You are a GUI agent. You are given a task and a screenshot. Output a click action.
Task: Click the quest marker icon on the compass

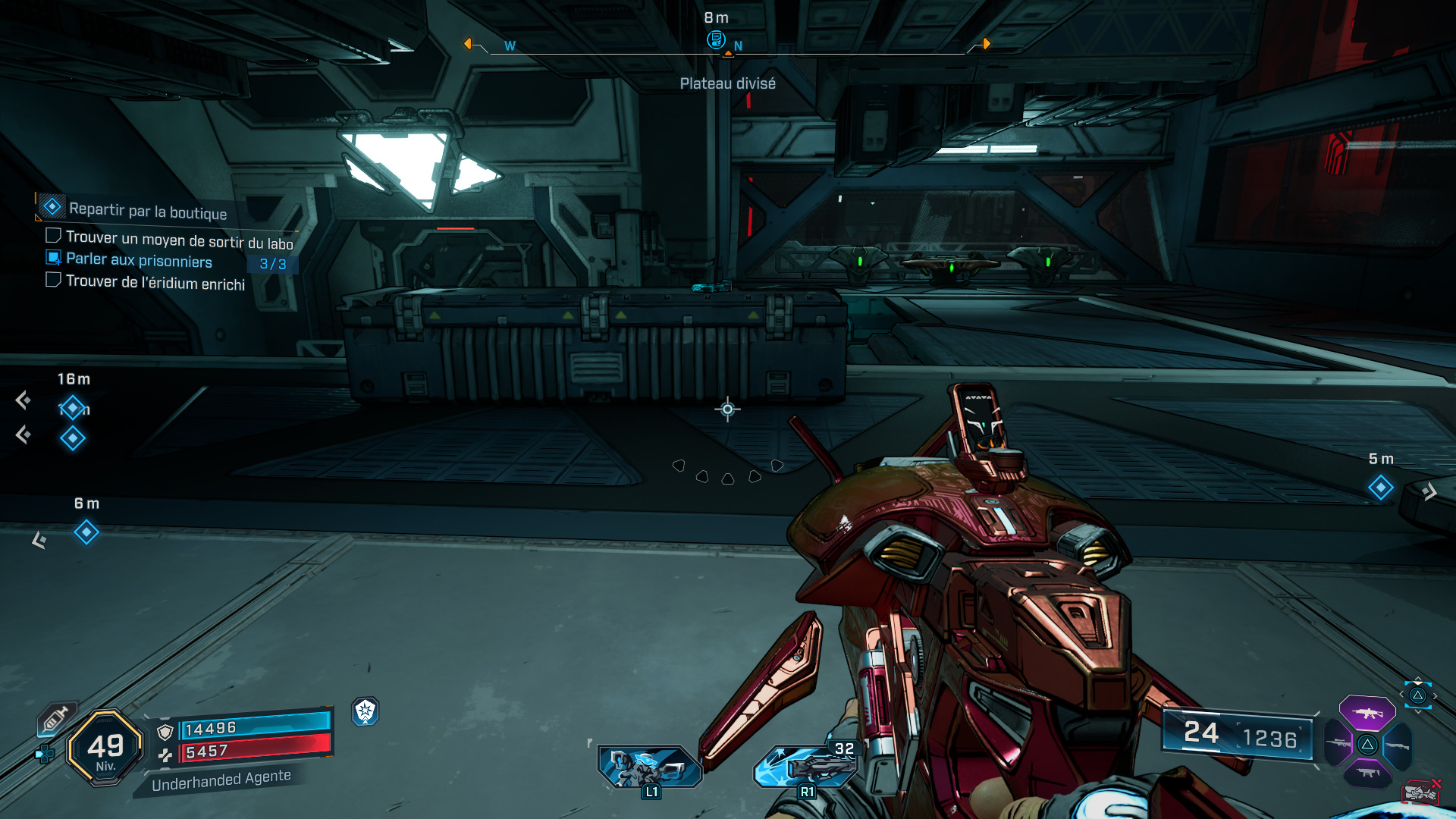tap(715, 39)
